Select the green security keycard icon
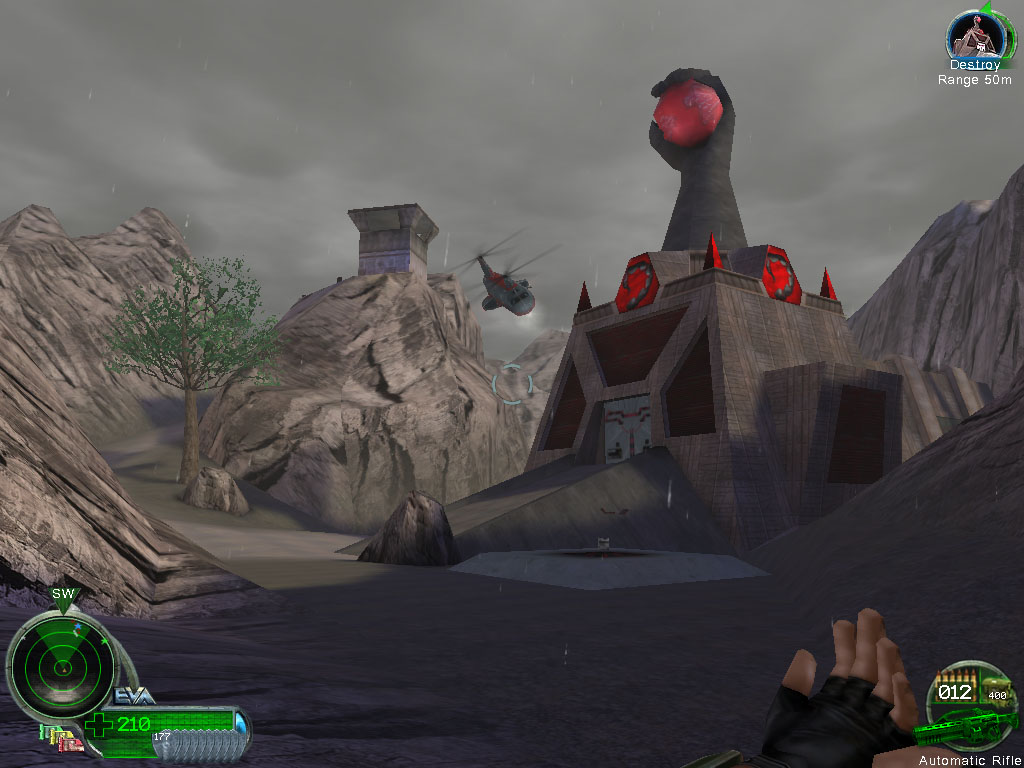 tap(42, 731)
